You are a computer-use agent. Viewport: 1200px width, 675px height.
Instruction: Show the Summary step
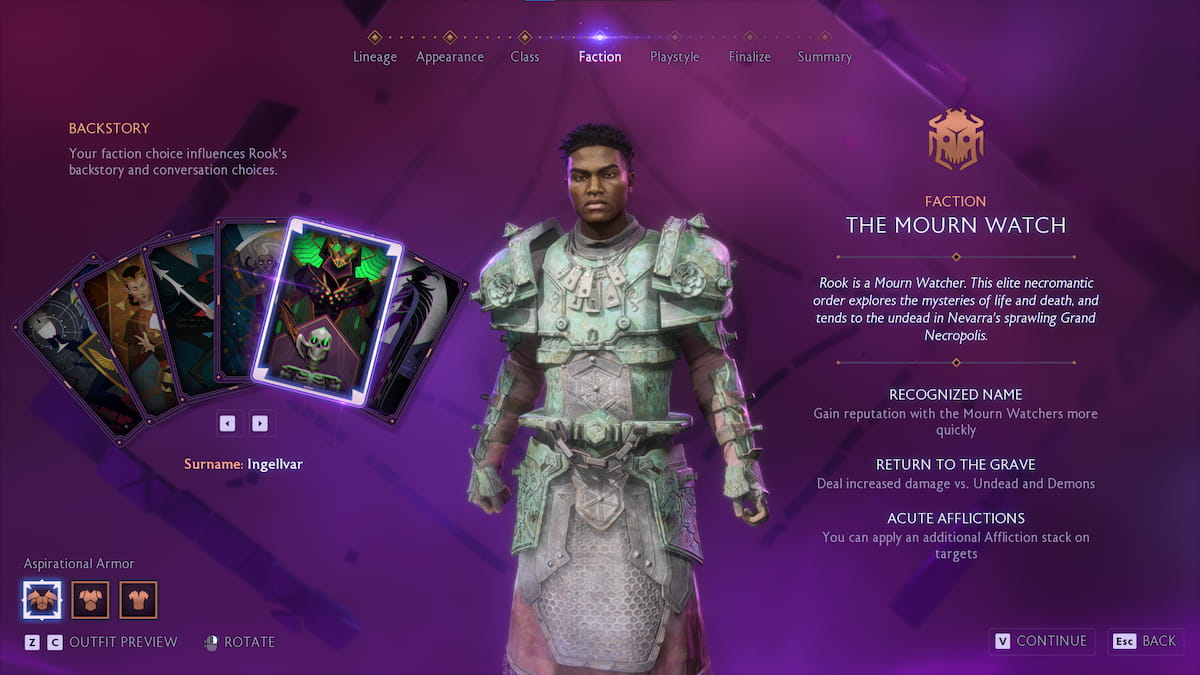(x=824, y=56)
